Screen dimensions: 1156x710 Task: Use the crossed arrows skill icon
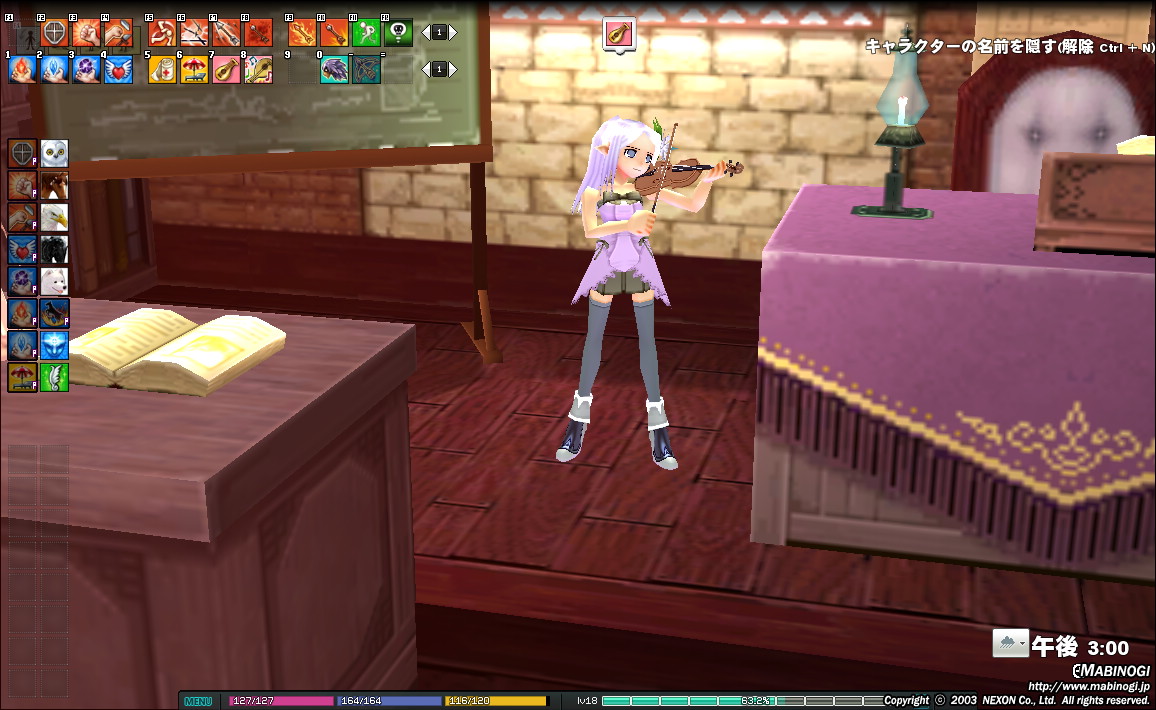pyautogui.click(x=193, y=33)
